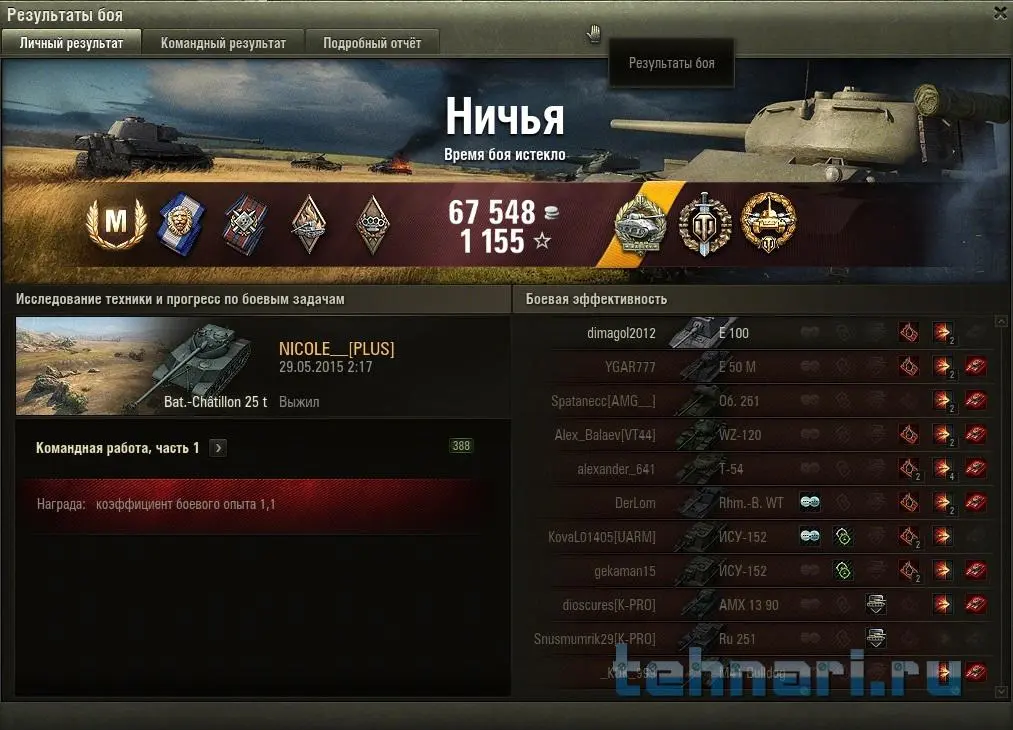The image size is (1013, 730).
Task: Open the Командный результат tab
Action: pyautogui.click(x=223, y=43)
